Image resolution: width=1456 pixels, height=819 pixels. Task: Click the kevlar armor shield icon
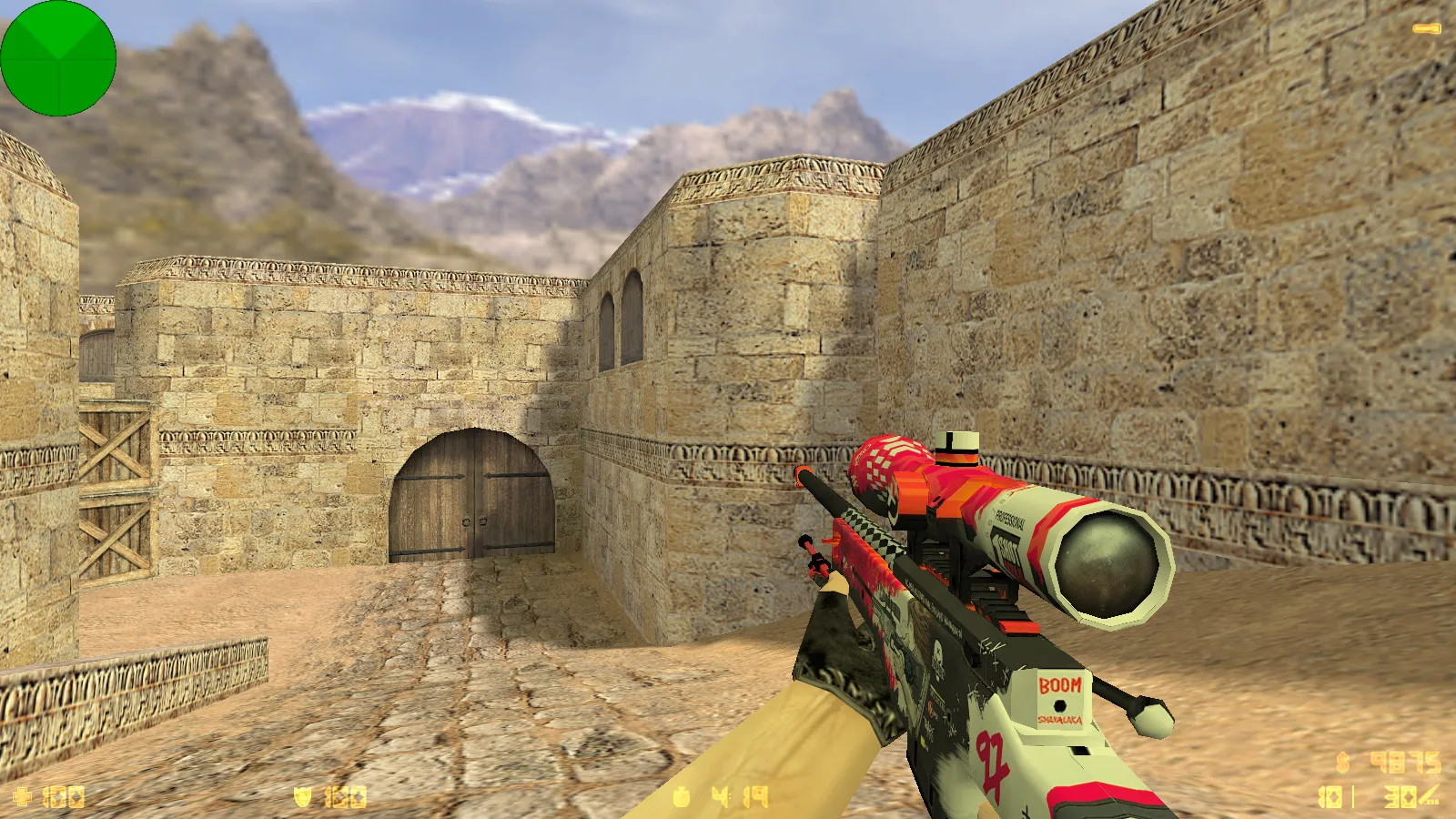pos(303,797)
